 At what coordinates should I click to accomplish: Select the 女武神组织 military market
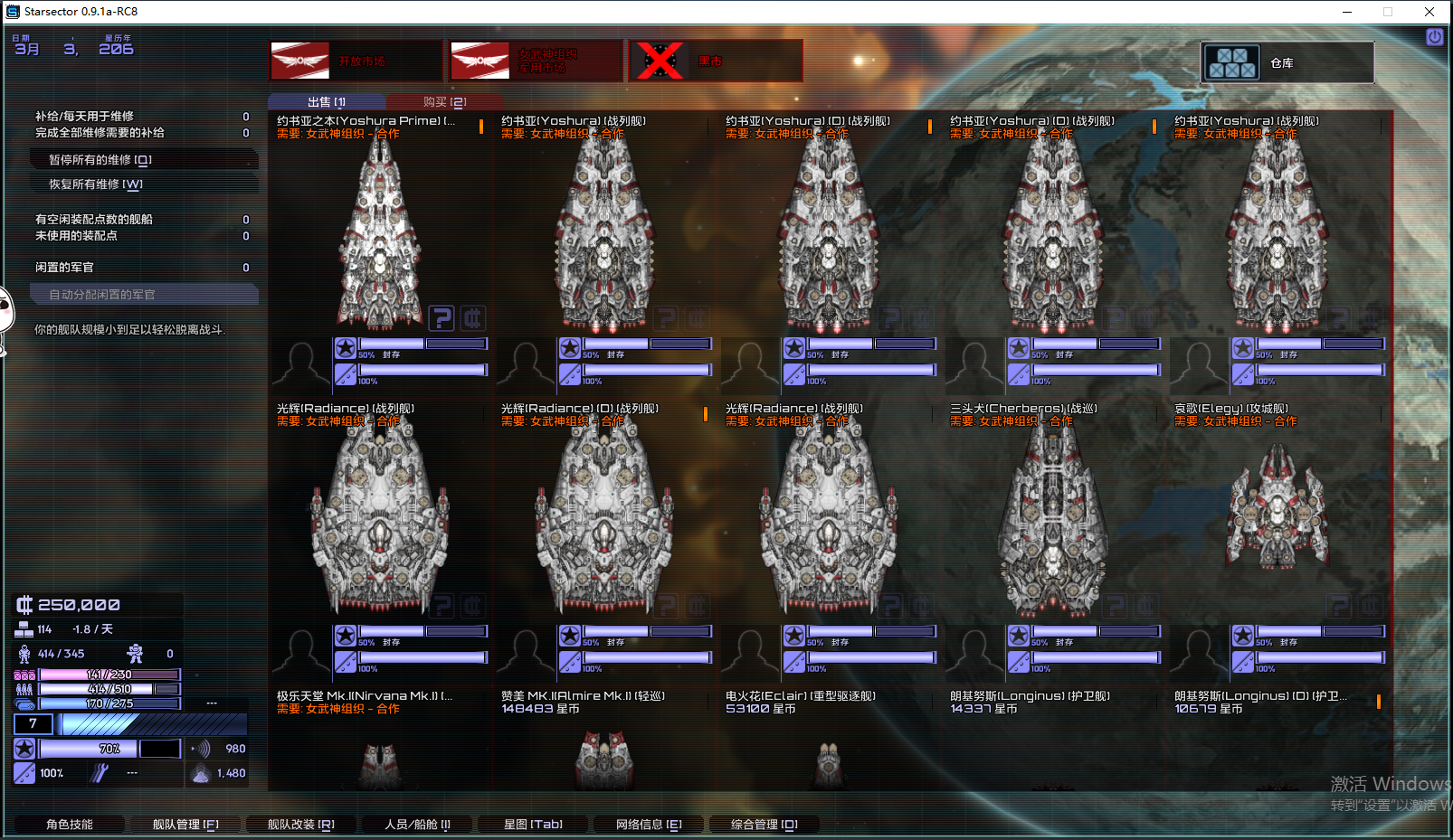[x=536, y=61]
